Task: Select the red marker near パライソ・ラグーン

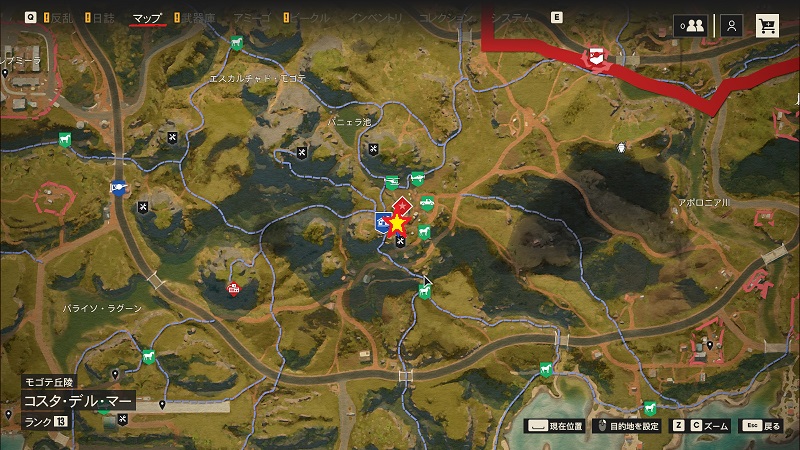Action: coord(233,290)
